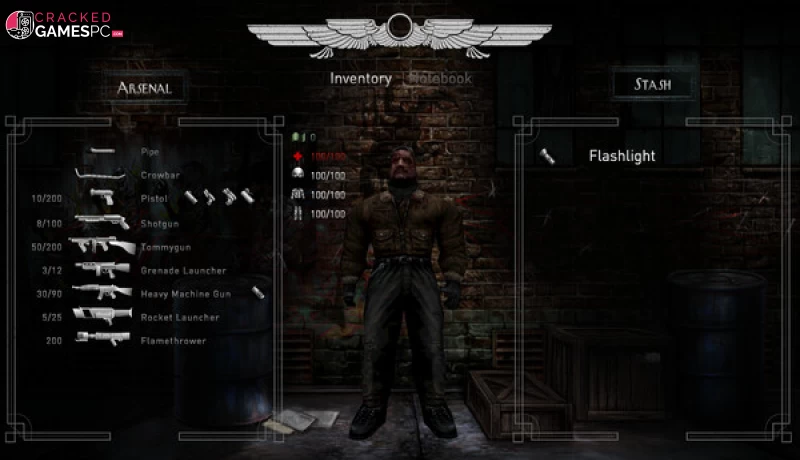The image size is (800, 460).
Task: Select the Pistol in the arsenal
Action: [153, 198]
